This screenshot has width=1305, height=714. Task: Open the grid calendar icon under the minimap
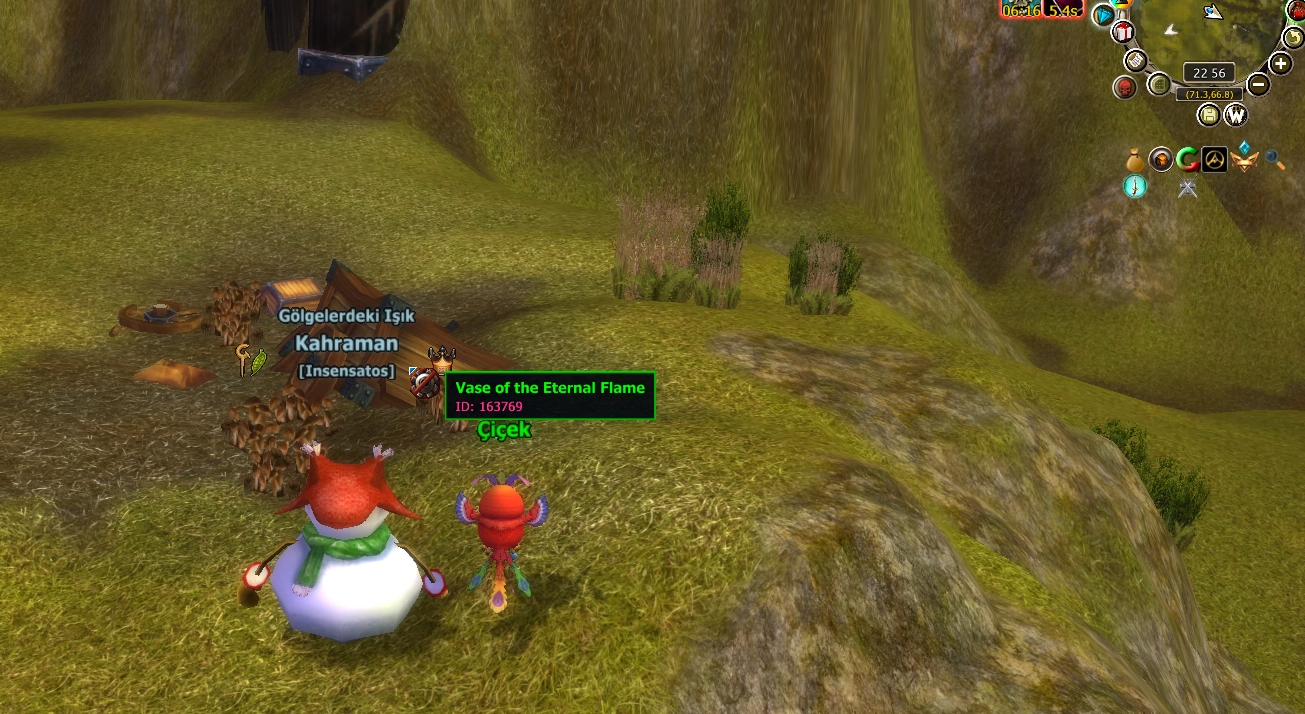[x=1159, y=83]
